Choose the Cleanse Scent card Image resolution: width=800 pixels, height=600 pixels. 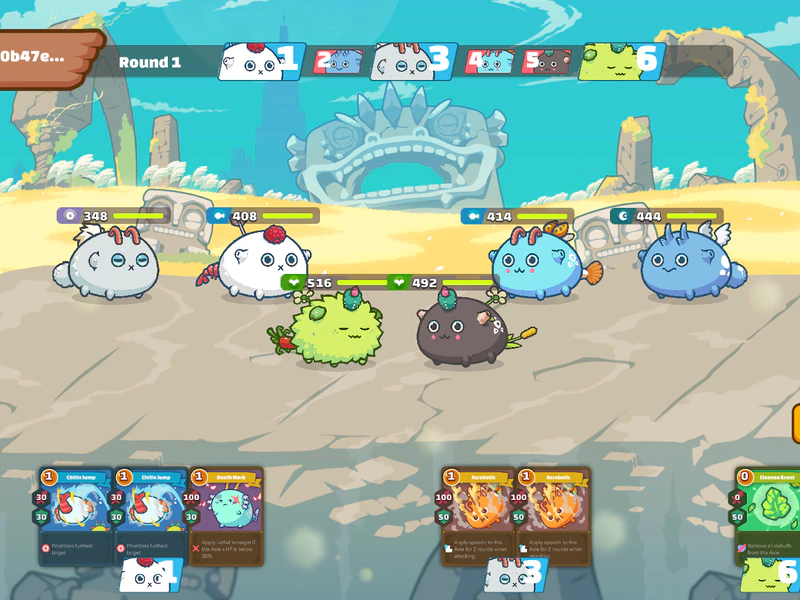[770, 515]
